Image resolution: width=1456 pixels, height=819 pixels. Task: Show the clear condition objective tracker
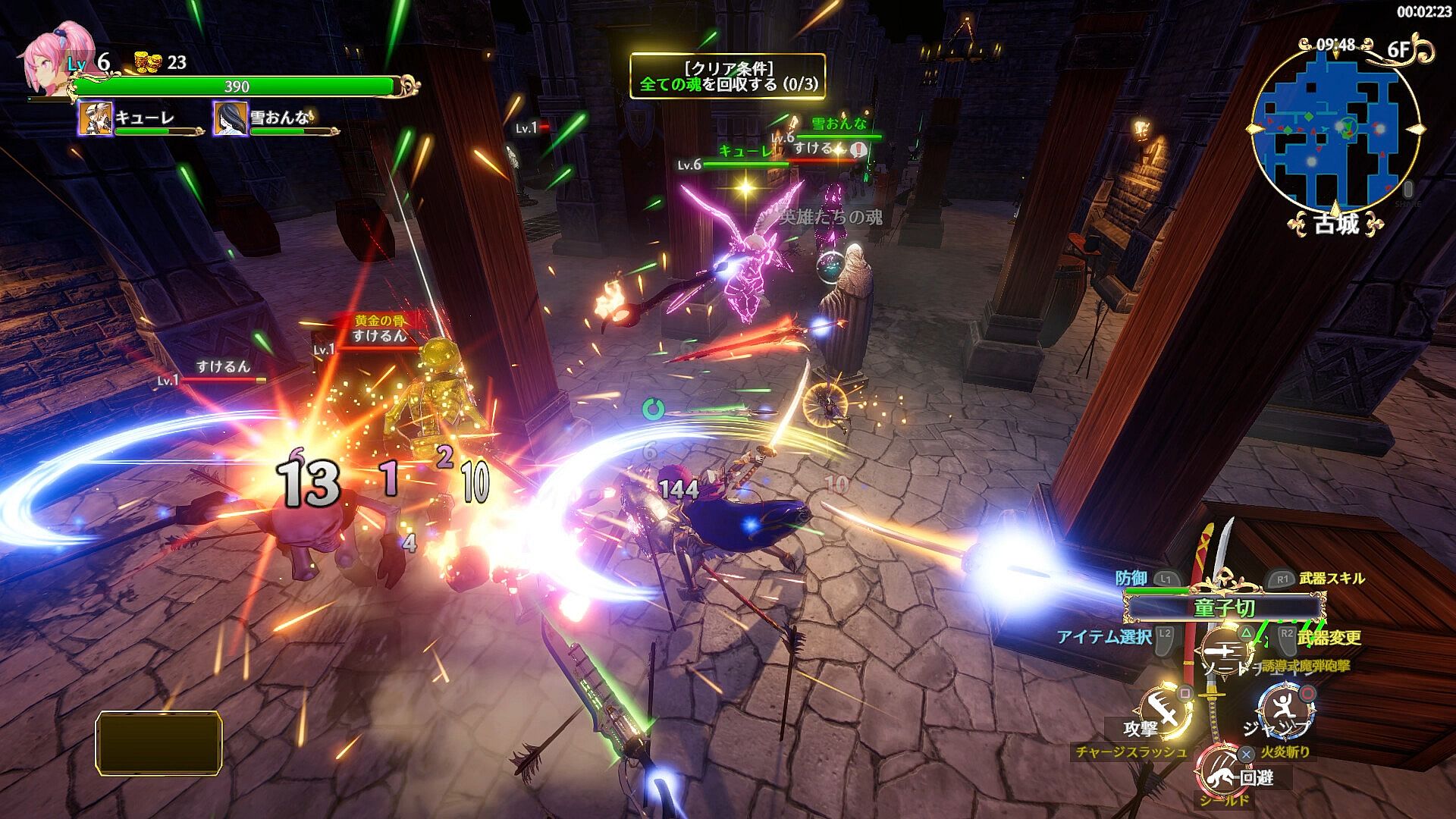[728, 76]
